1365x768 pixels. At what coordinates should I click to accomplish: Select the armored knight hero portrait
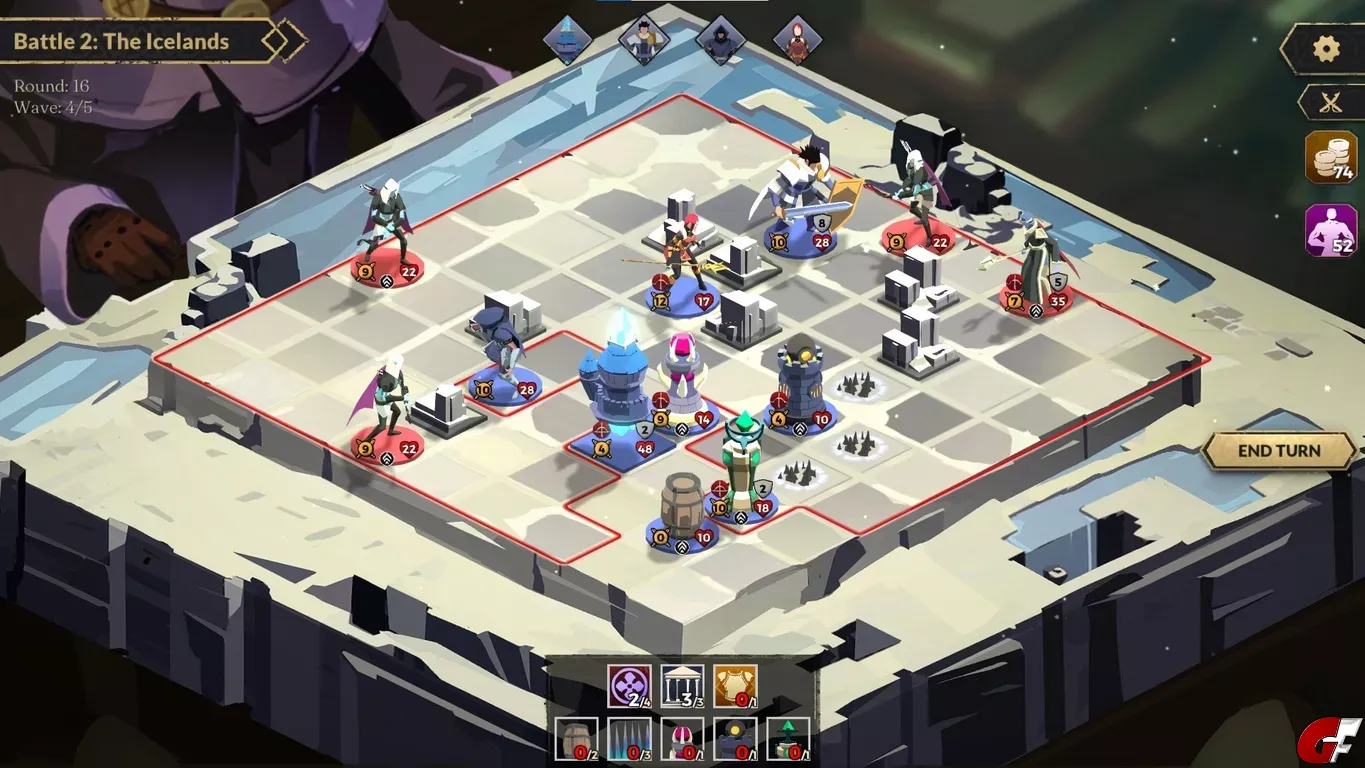click(x=643, y=41)
